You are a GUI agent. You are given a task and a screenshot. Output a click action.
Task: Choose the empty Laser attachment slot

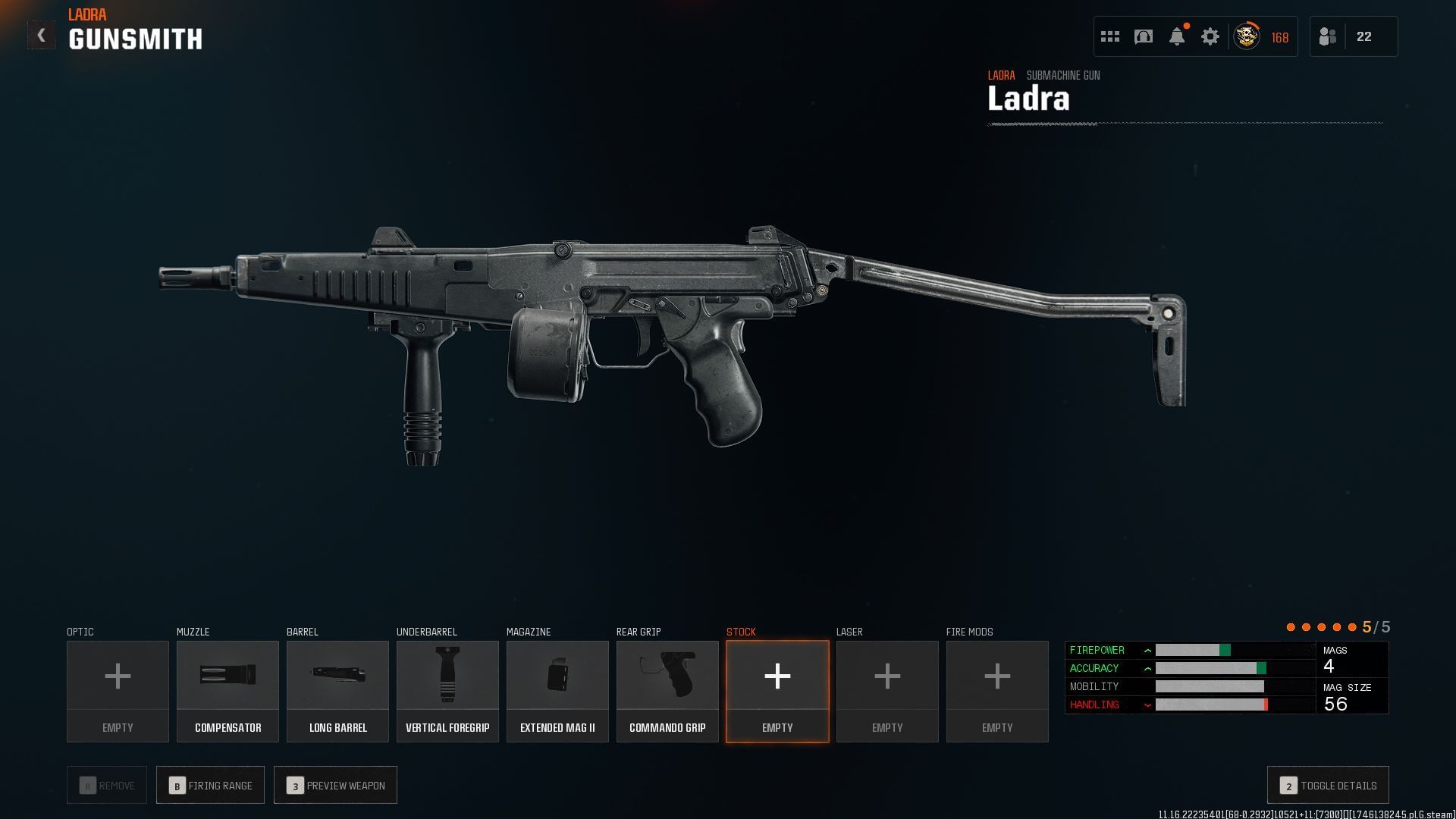[887, 691]
